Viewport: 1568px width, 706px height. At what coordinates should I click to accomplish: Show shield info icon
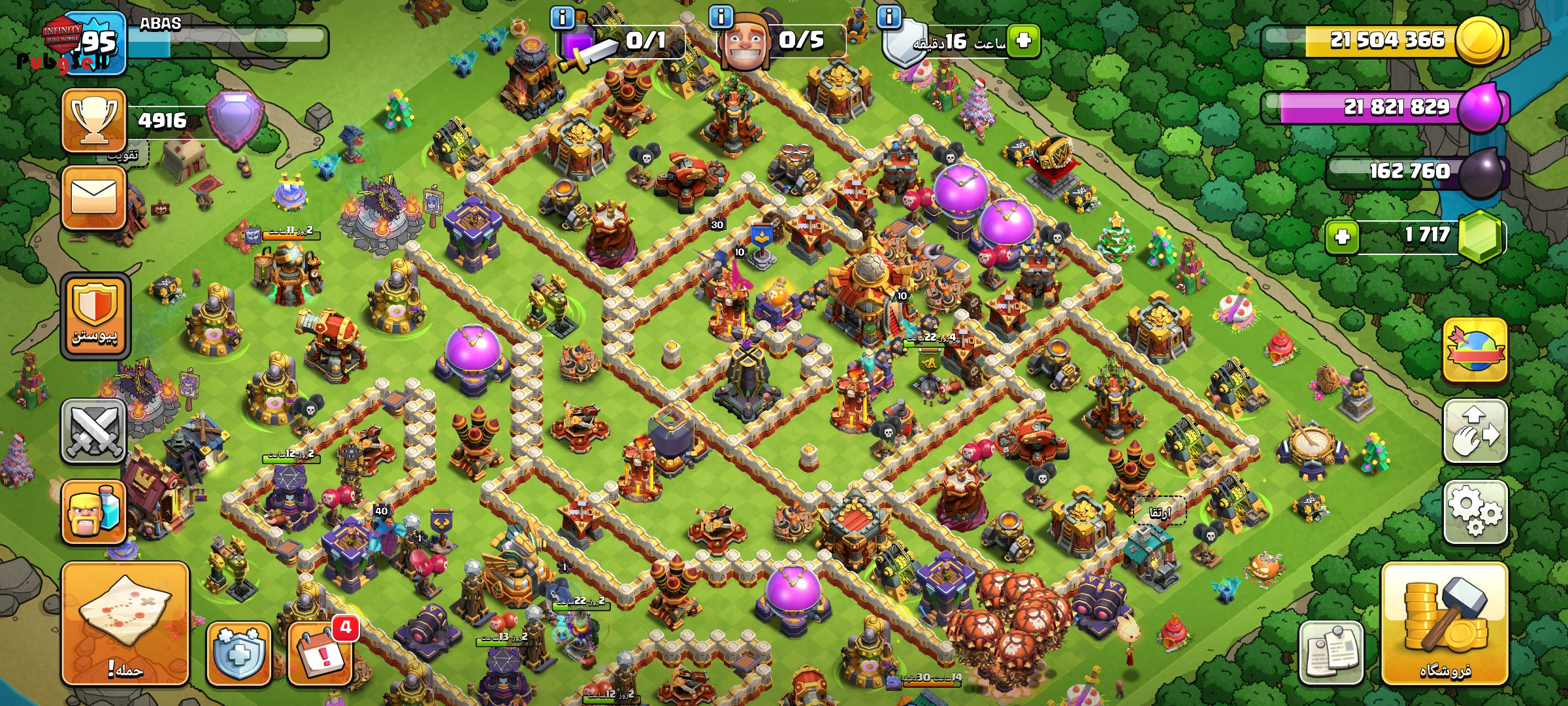(889, 17)
